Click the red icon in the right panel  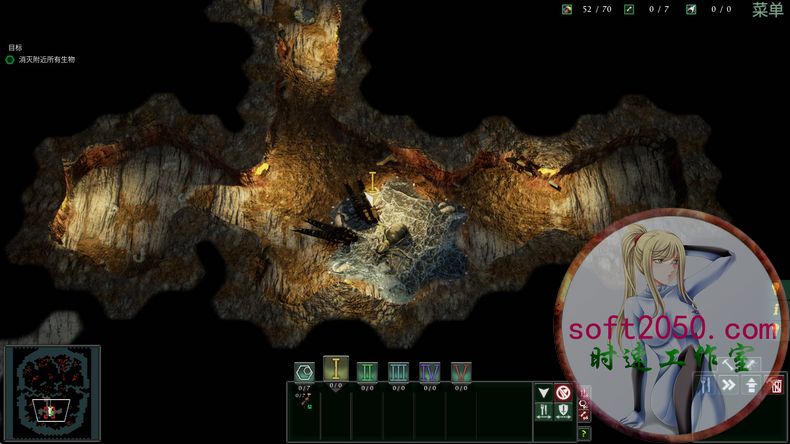pos(776,385)
